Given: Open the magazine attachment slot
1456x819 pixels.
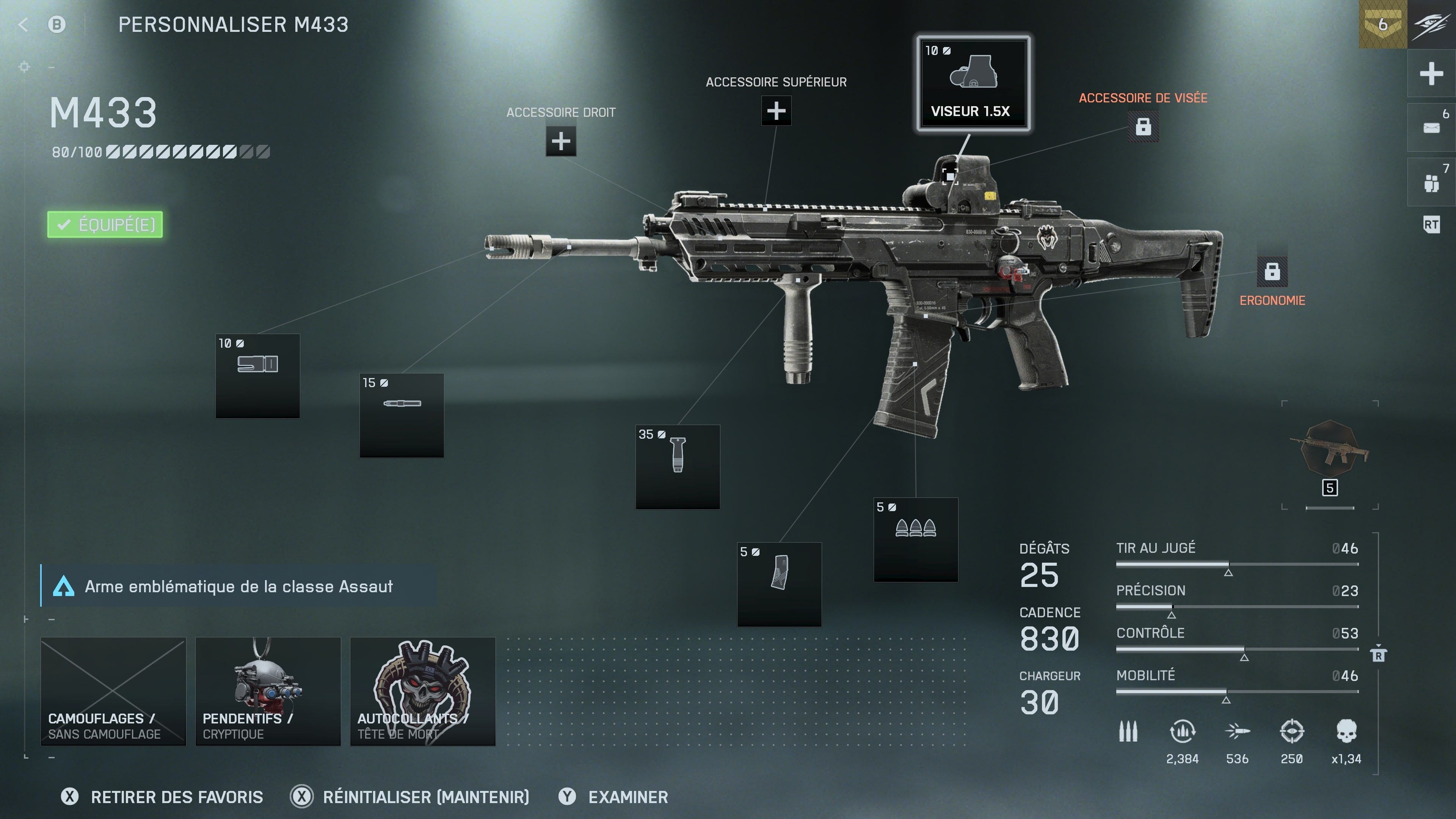Looking at the screenshot, I should pos(780,584).
